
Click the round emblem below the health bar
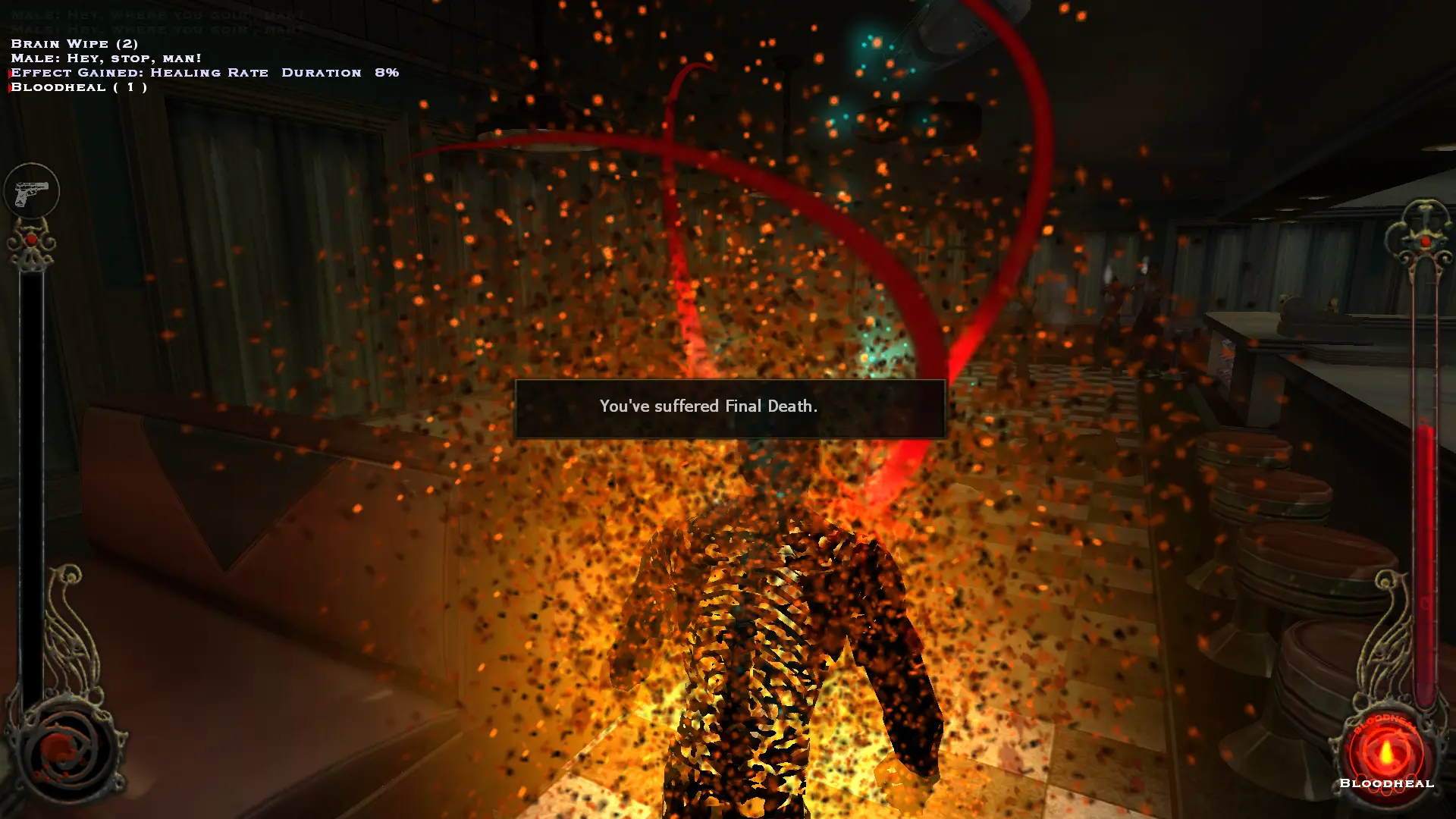[67, 749]
